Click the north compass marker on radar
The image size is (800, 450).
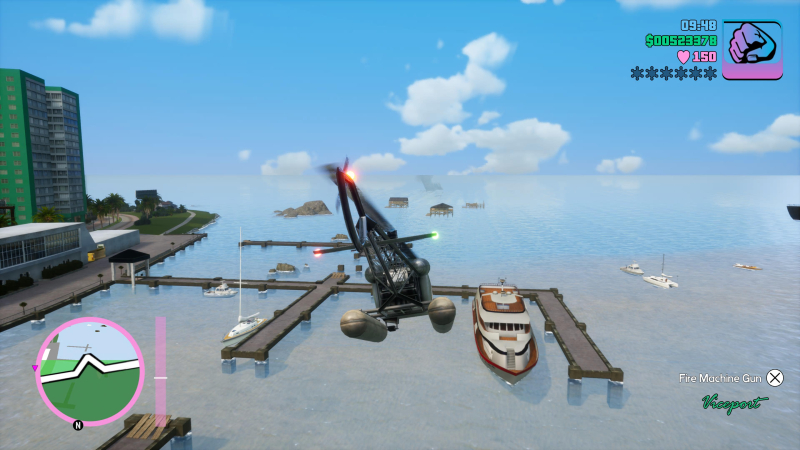[x=78, y=424]
